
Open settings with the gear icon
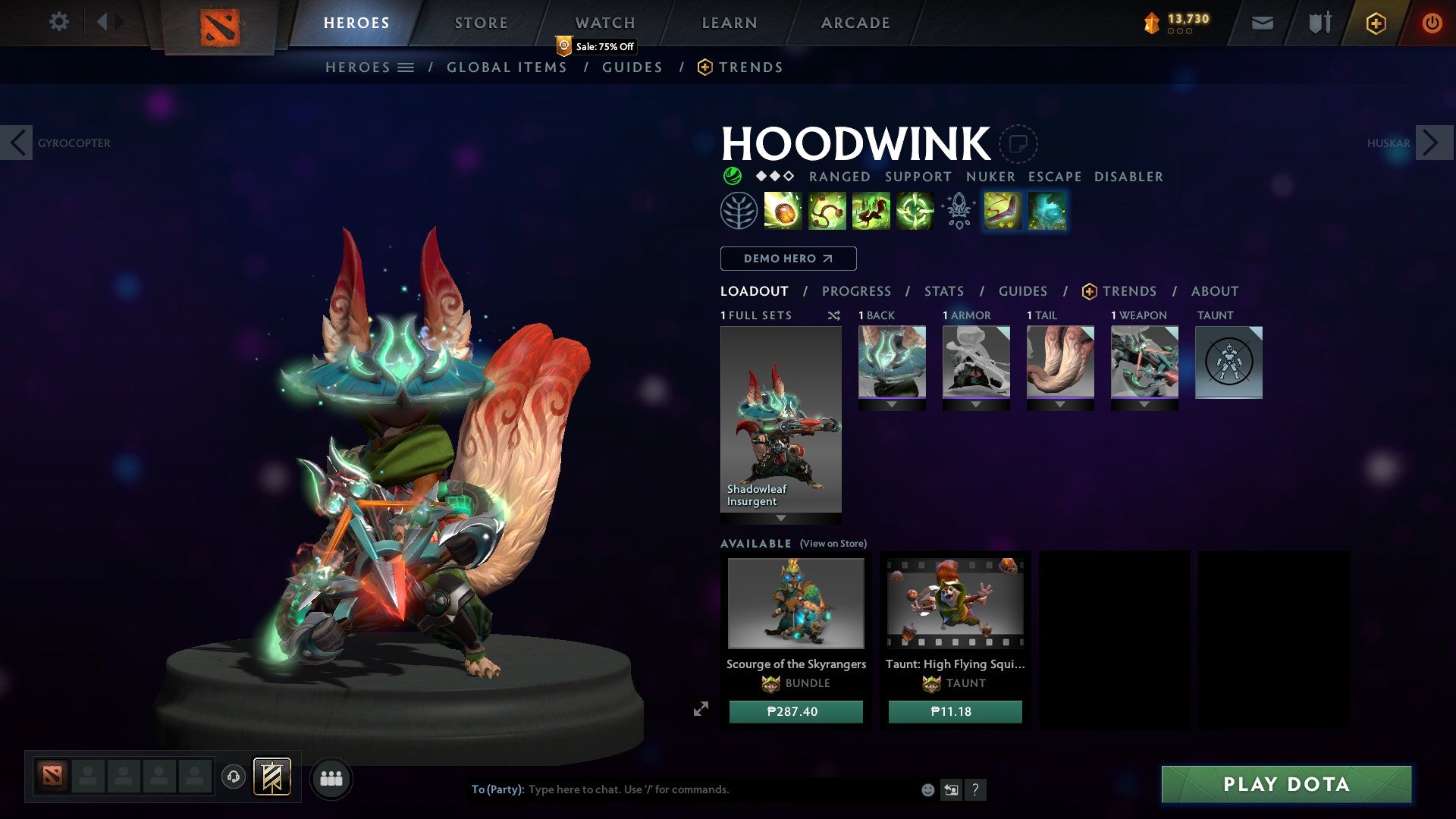[x=59, y=22]
